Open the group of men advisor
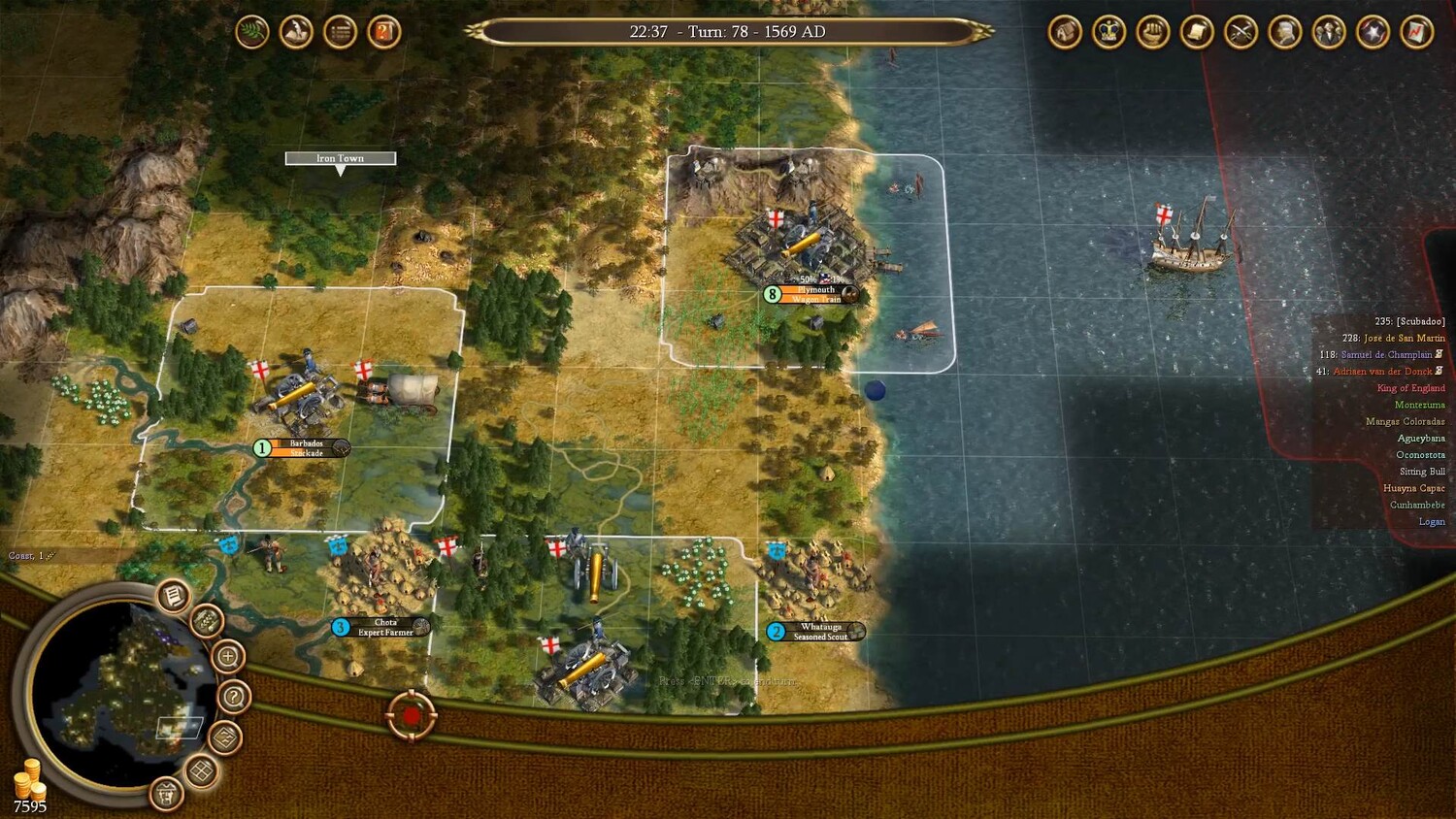 (x=1328, y=32)
